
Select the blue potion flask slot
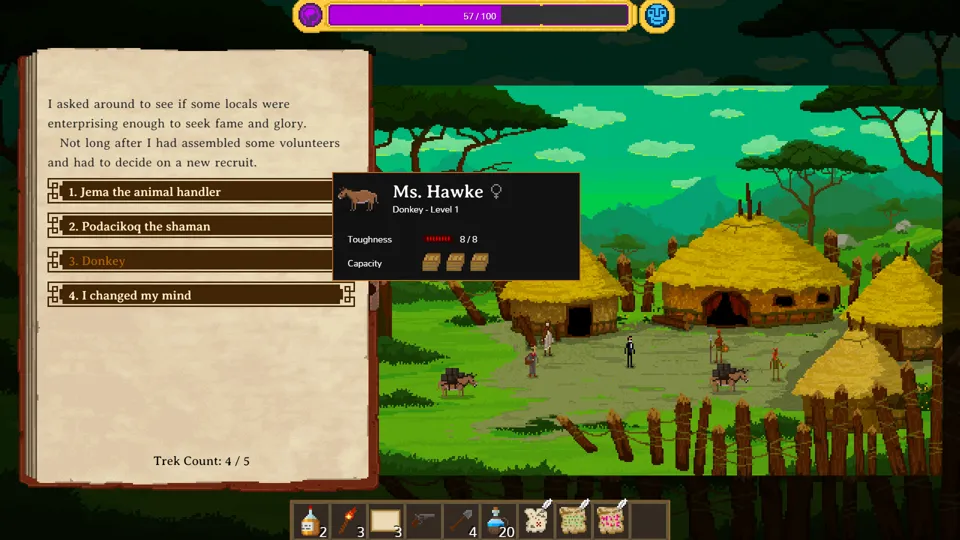[x=499, y=520]
